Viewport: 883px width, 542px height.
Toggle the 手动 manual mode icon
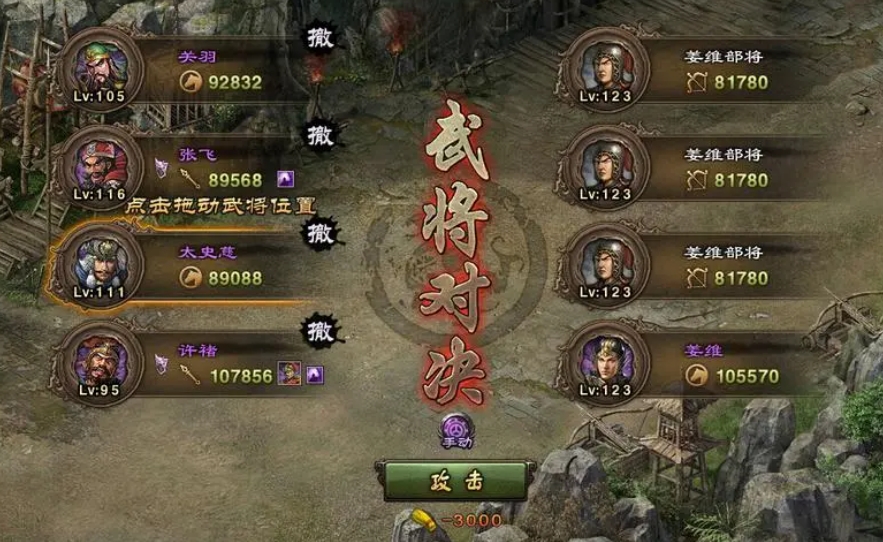point(456,428)
